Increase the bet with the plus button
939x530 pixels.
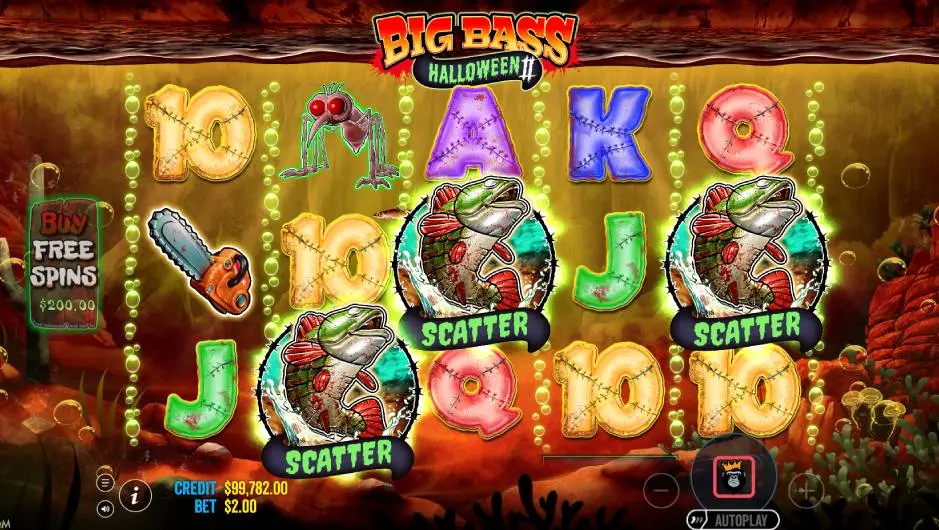806,490
